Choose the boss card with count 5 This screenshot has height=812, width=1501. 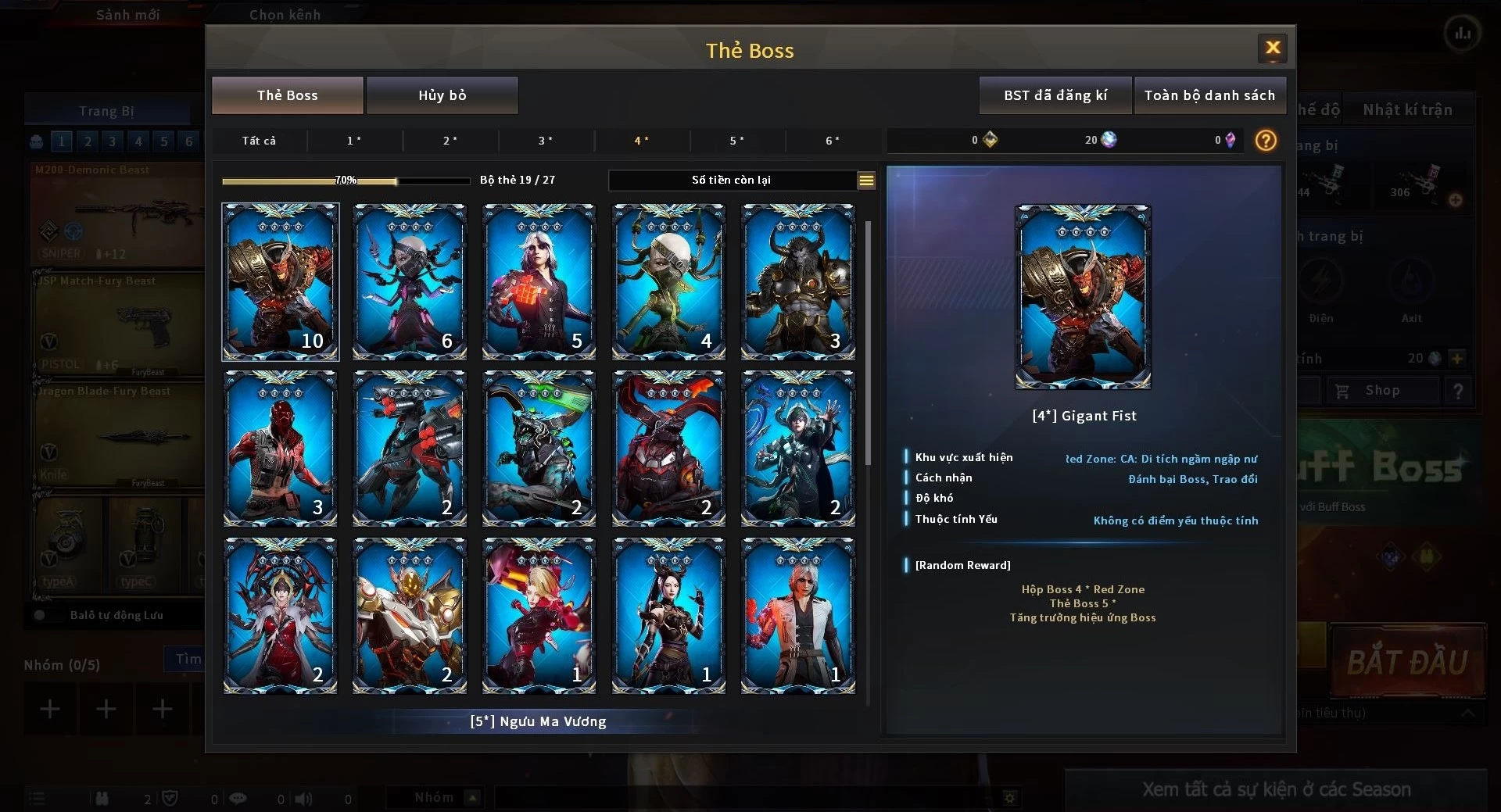[x=539, y=282]
